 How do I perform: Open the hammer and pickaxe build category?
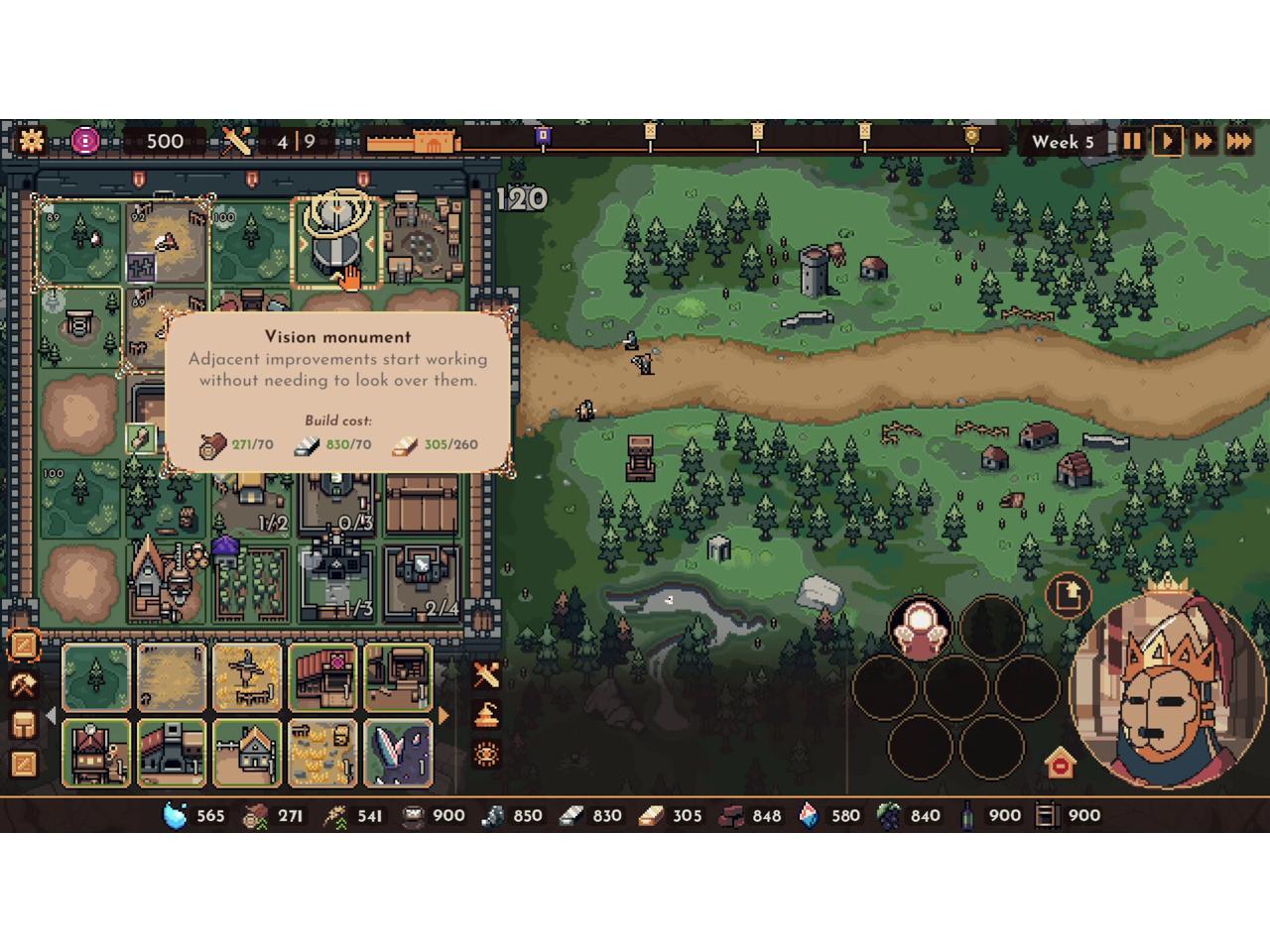tap(24, 685)
